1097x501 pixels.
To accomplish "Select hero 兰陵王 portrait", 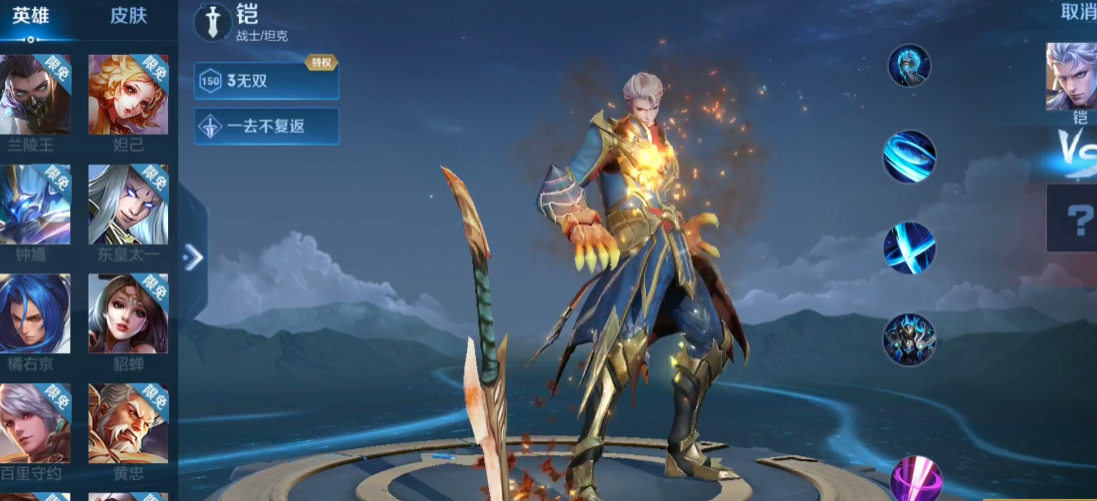I will tap(35, 95).
